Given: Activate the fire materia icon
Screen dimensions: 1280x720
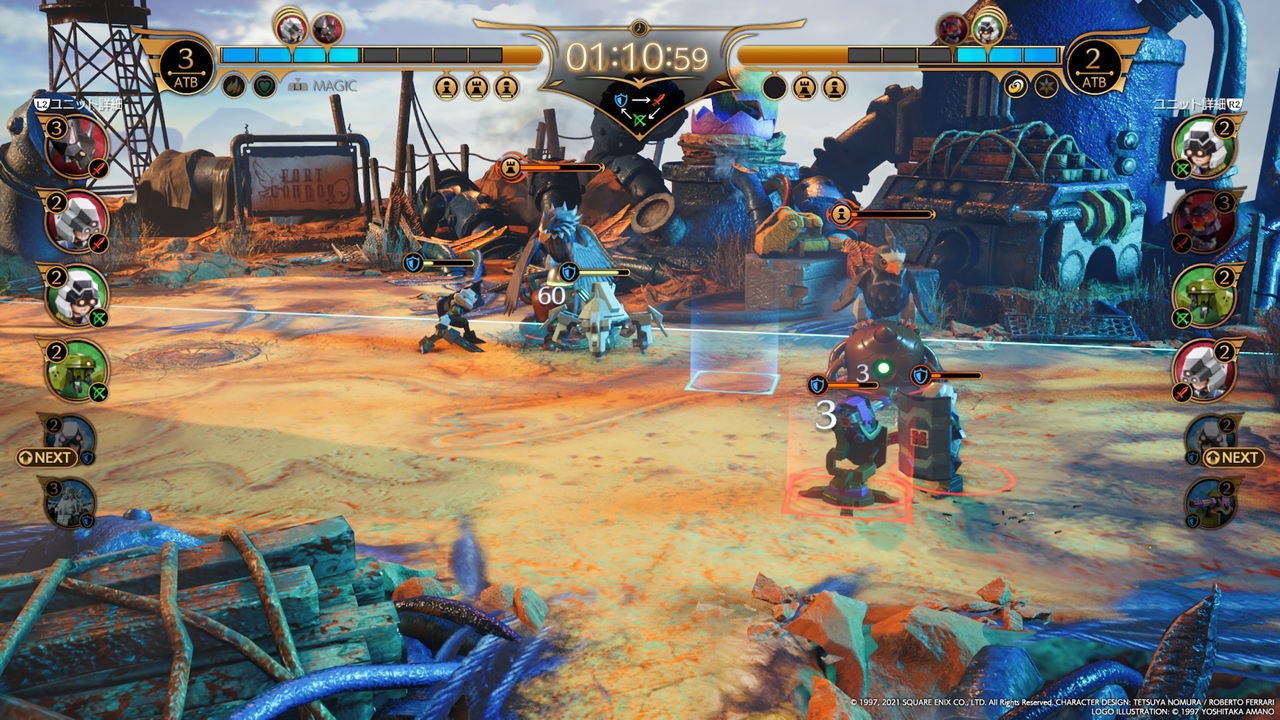Looking at the screenshot, I should (233, 86).
